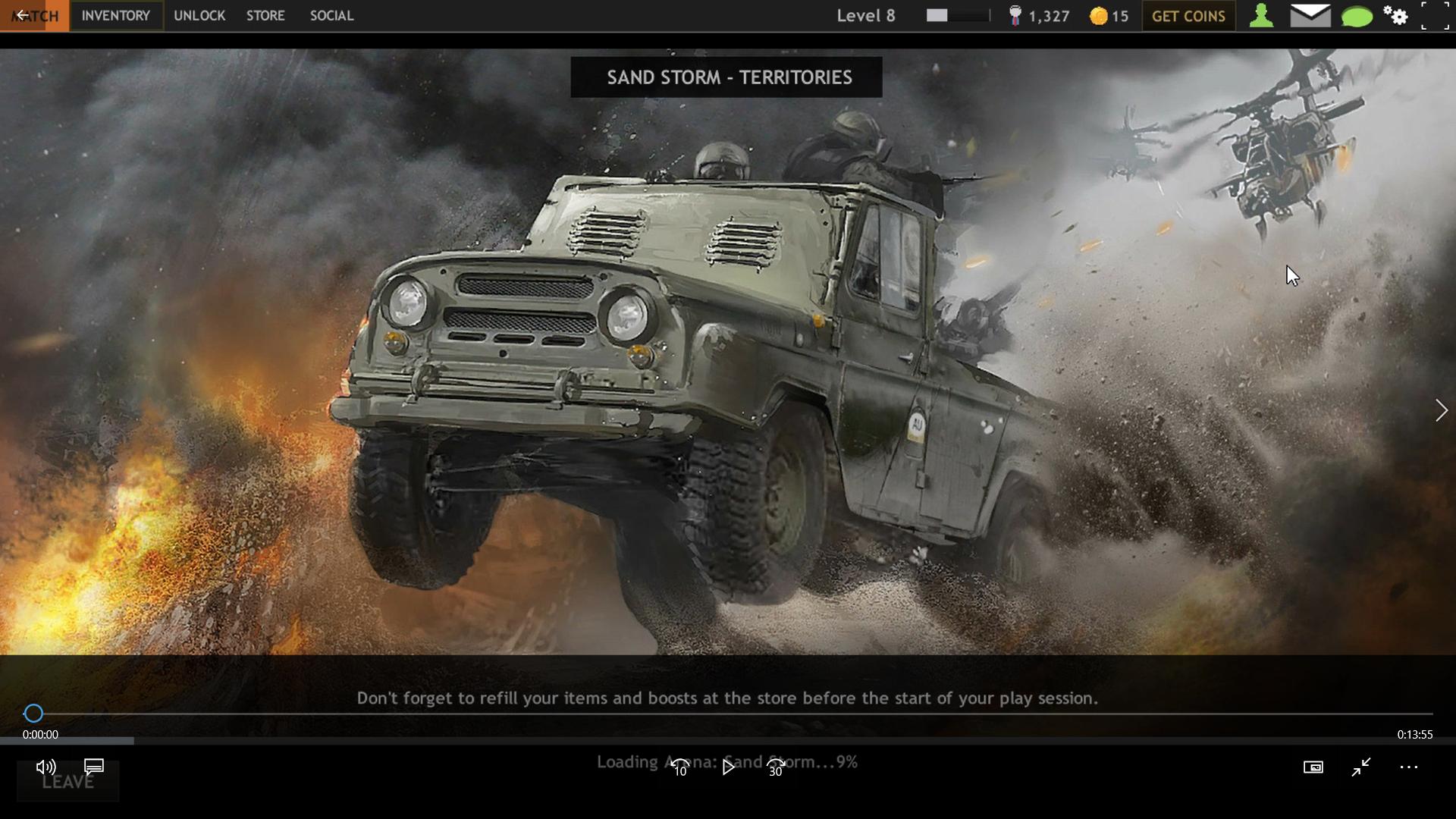Open the green player profile icon
Image resolution: width=1456 pixels, height=819 pixels.
pyautogui.click(x=1261, y=16)
